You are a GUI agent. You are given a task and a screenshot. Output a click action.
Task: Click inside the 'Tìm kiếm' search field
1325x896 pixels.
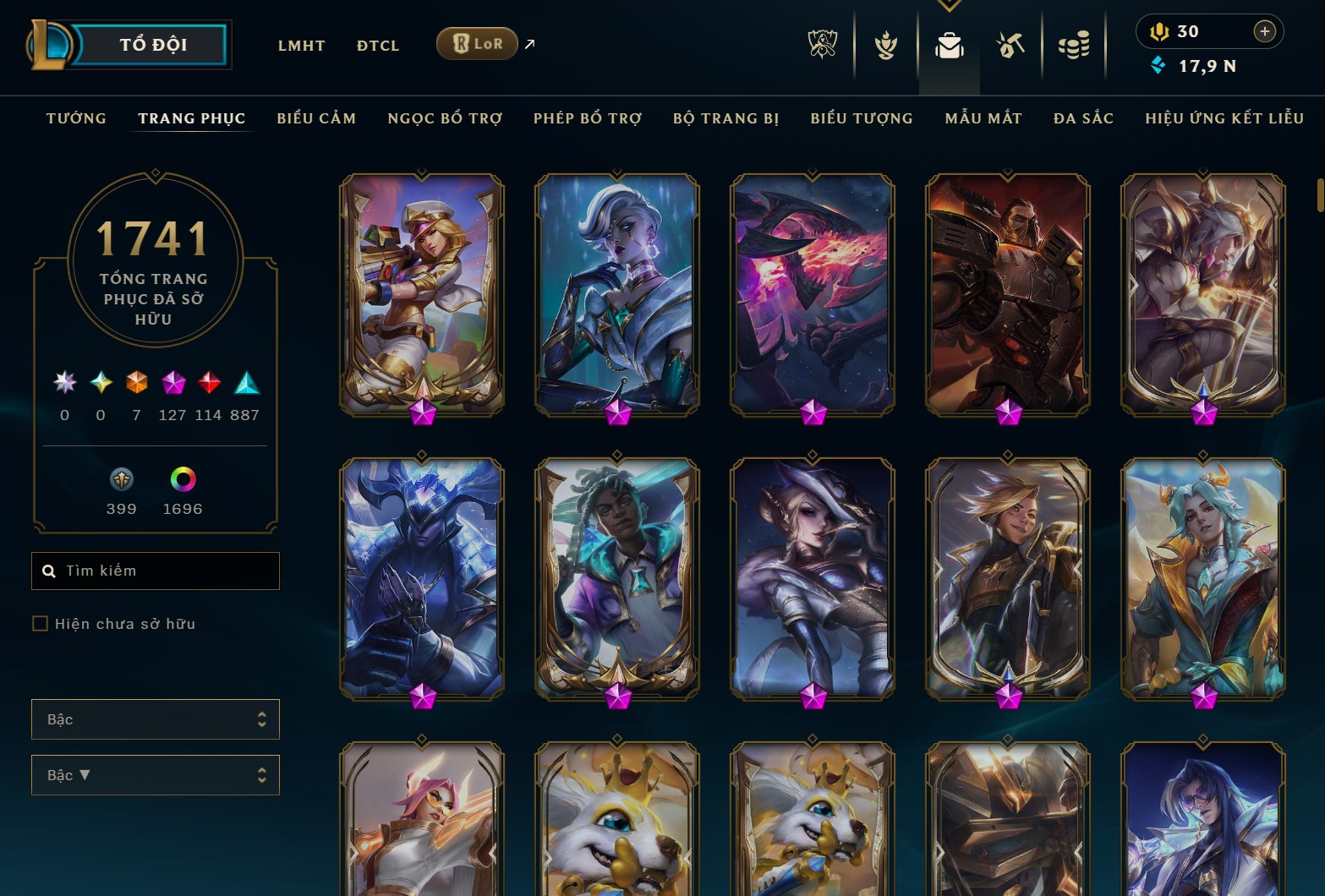pos(156,571)
